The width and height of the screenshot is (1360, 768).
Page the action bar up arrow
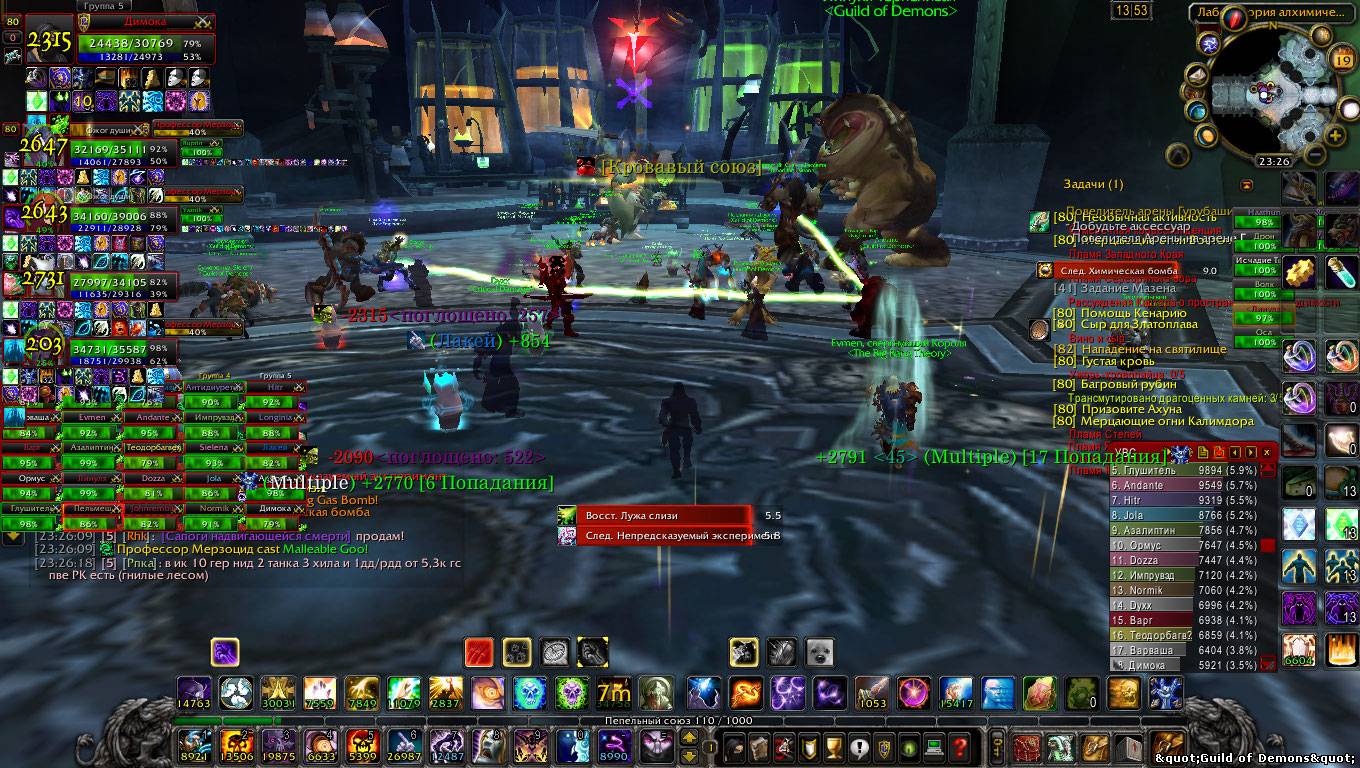689,738
